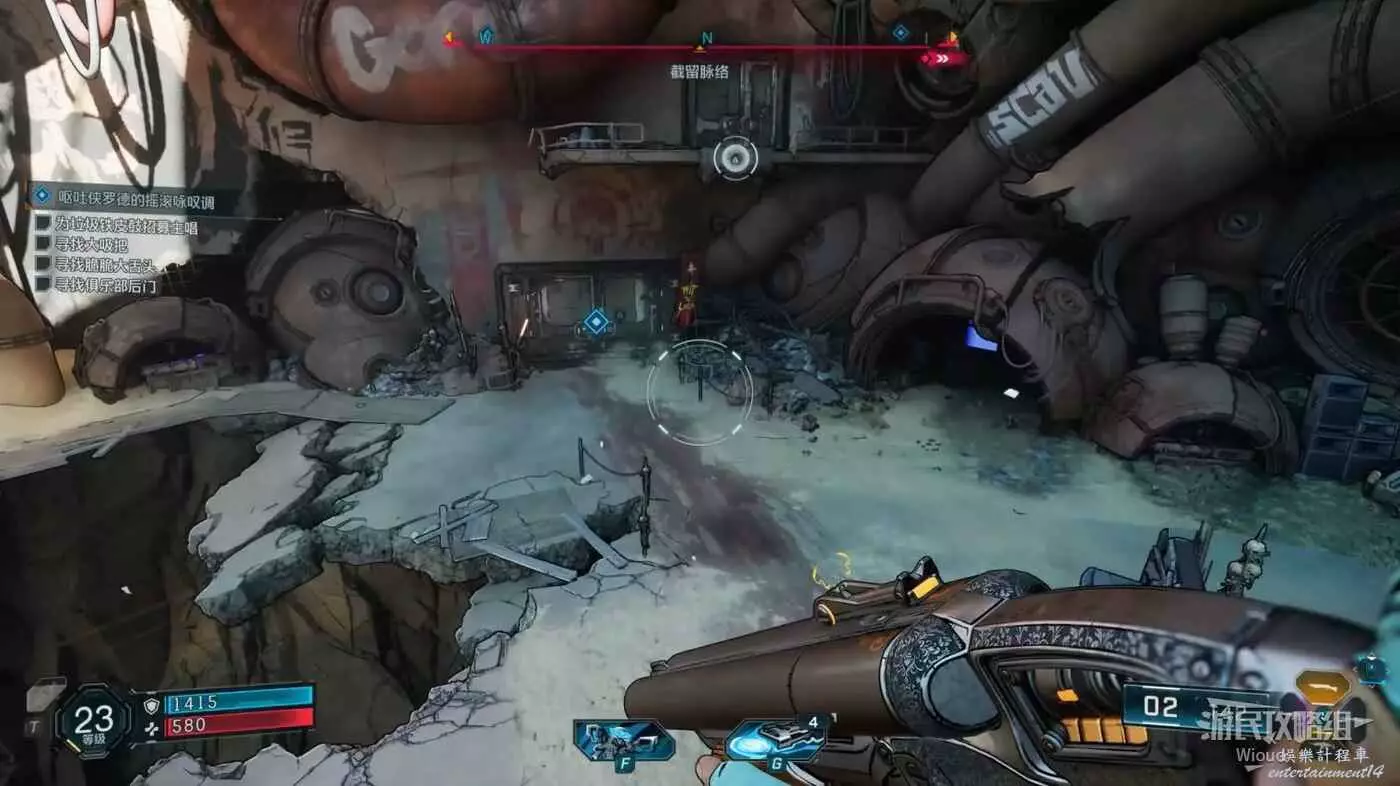Use the ordnance icon labeled G
Image resolution: width=1400 pixels, height=786 pixels.
click(x=775, y=741)
